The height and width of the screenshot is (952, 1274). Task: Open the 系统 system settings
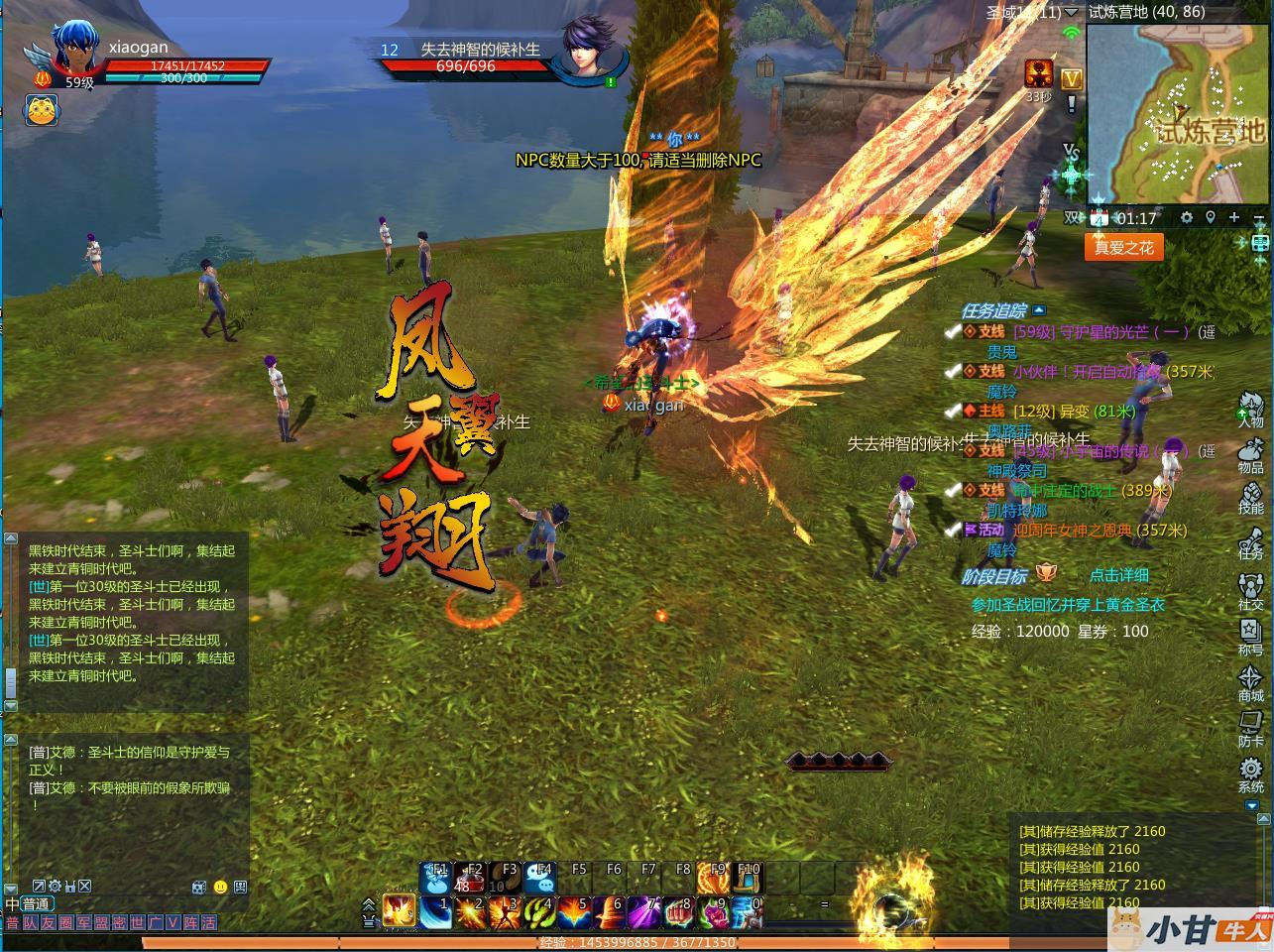(1250, 774)
